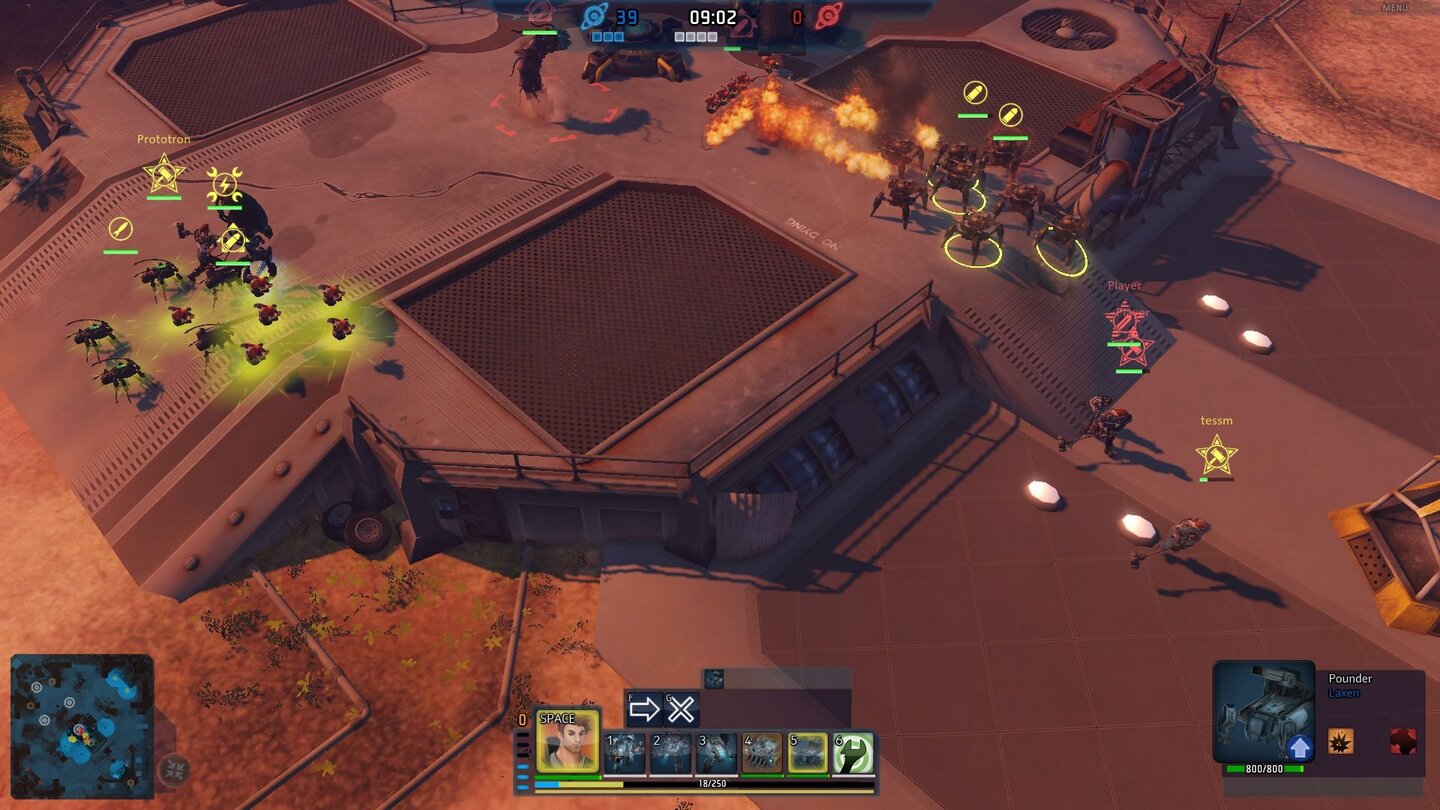This screenshot has width=1440, height=810.
Task: Select unit group slot 1
Action: coord(625,753)
